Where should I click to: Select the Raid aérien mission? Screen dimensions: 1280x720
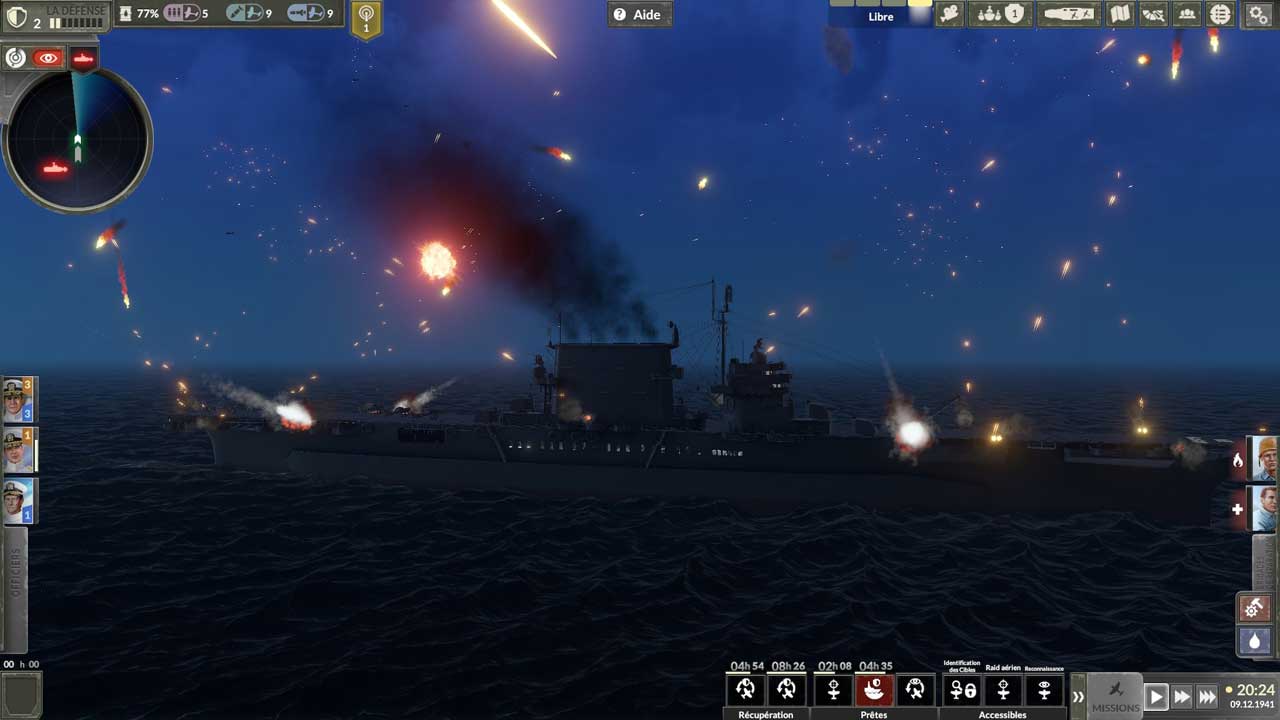tap(1003, 690)
